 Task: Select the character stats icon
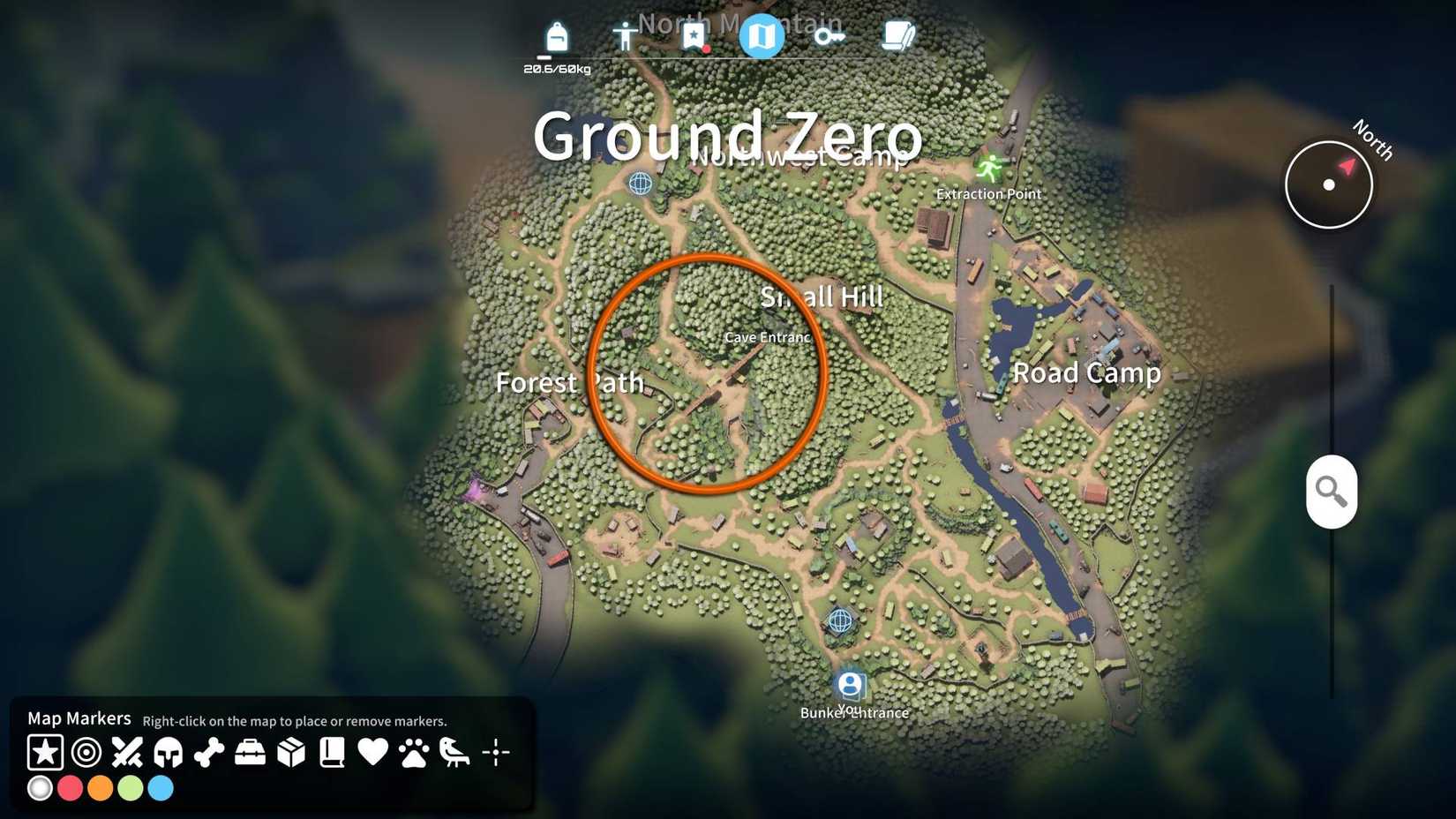625,37
